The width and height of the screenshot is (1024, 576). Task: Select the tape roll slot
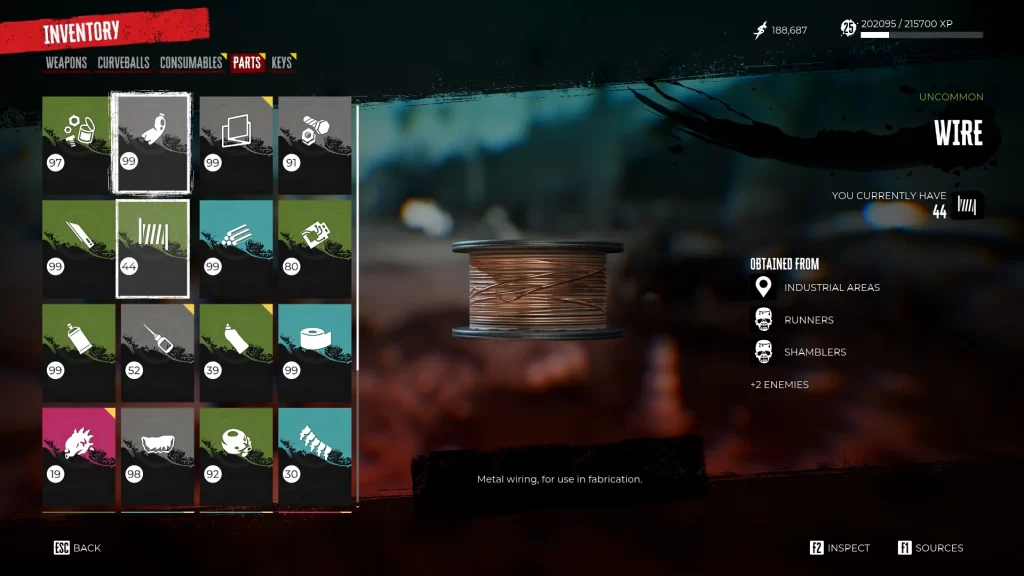click(x=314, y=353)
